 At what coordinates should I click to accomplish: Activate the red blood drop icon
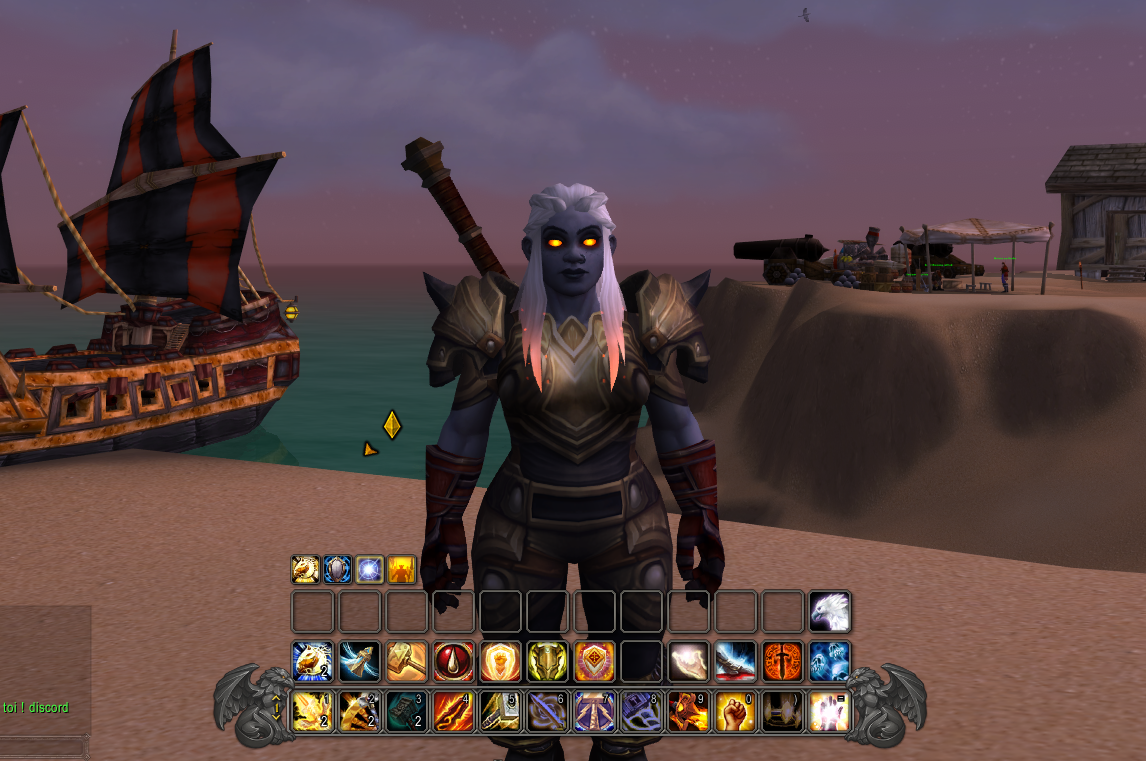[453, 661]
